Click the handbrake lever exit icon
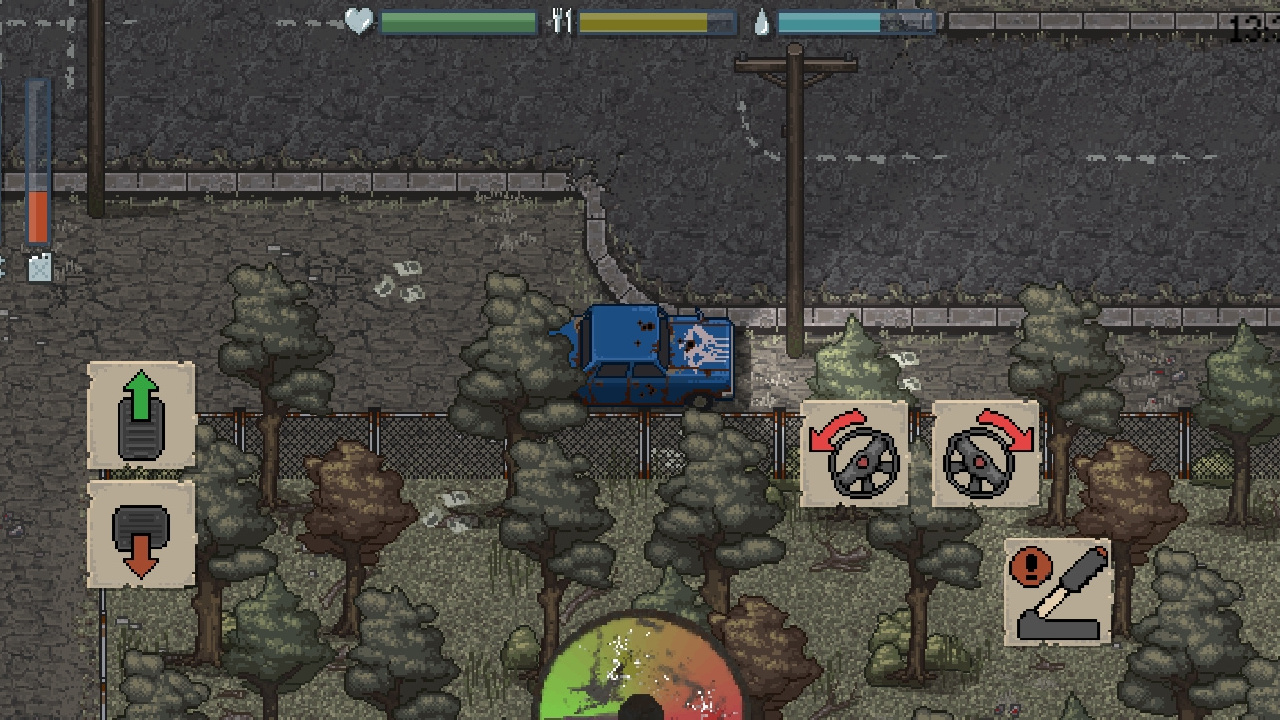The height and width of the screenshot is (720, 1280). [x=1056, y=590]
